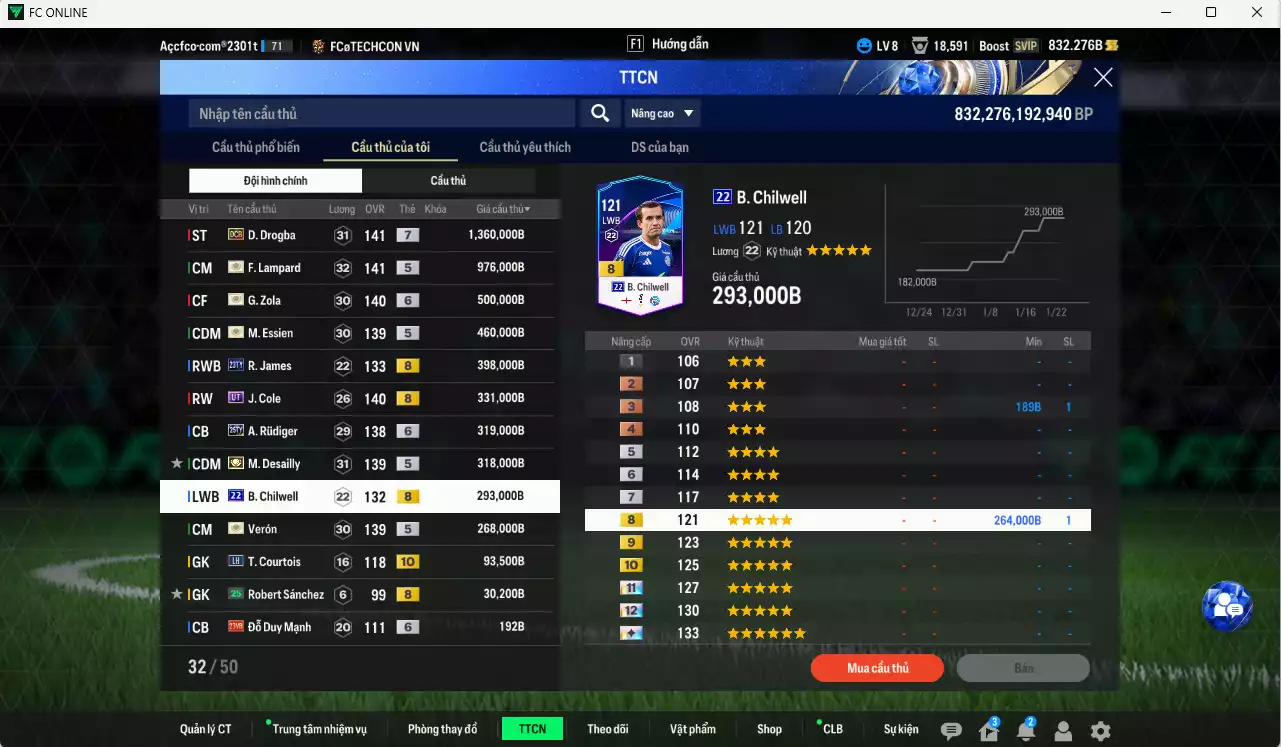The image size is (1281, 747).
Task: Click the search magnifier in TTCN panel
Action: 599,113
